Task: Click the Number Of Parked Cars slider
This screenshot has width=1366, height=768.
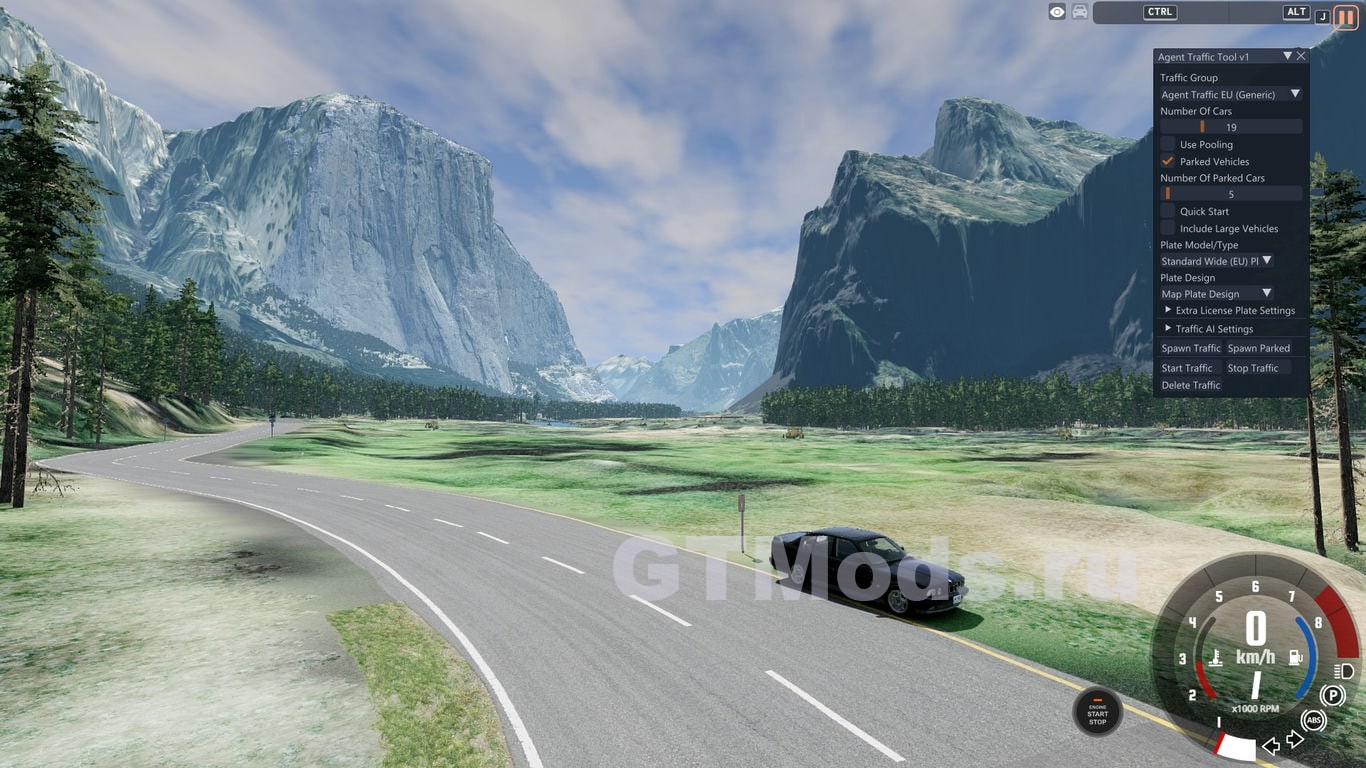Action: [x=1231, y=194]
